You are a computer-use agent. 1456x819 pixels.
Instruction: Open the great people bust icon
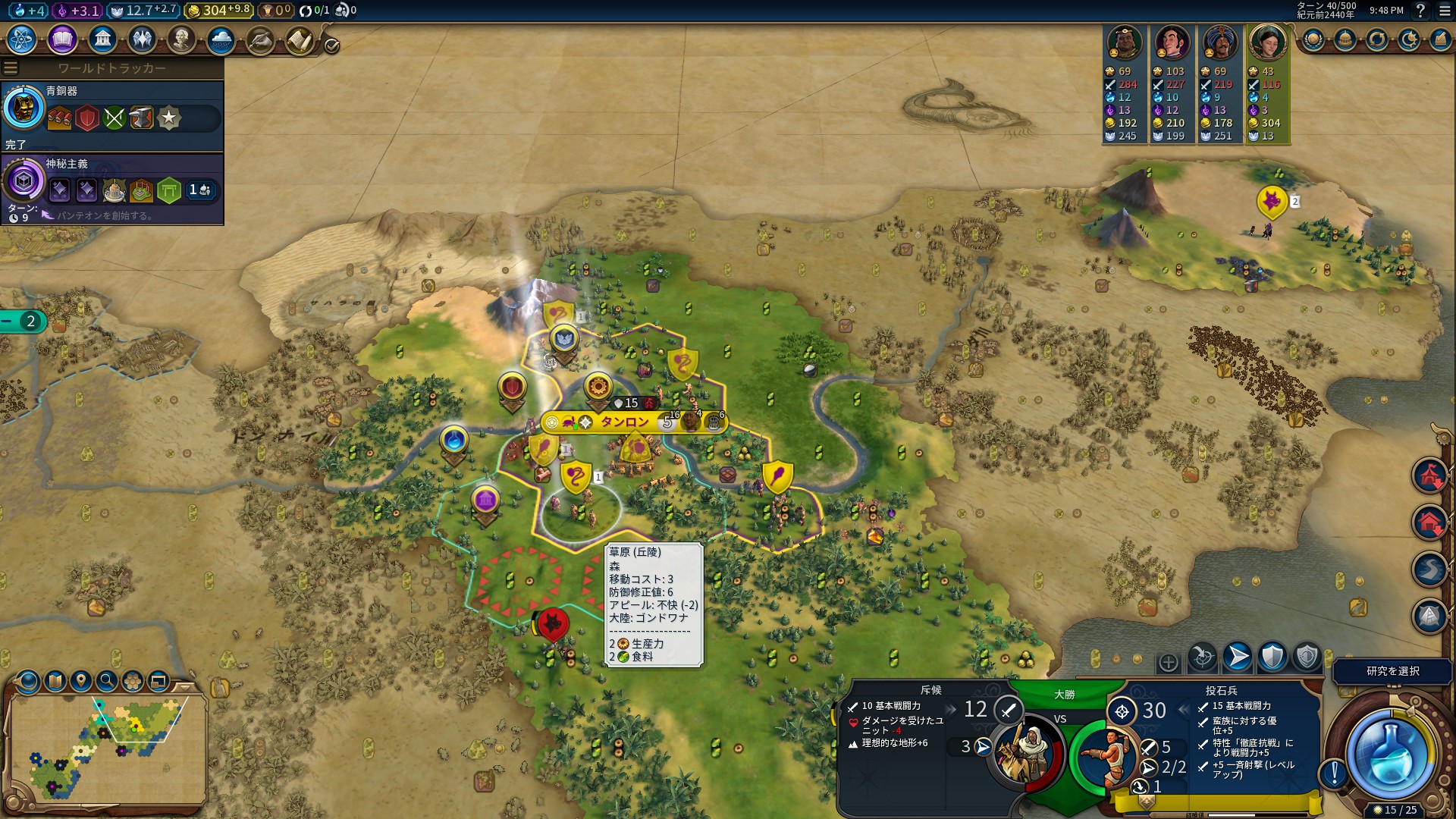coord(181,39)
